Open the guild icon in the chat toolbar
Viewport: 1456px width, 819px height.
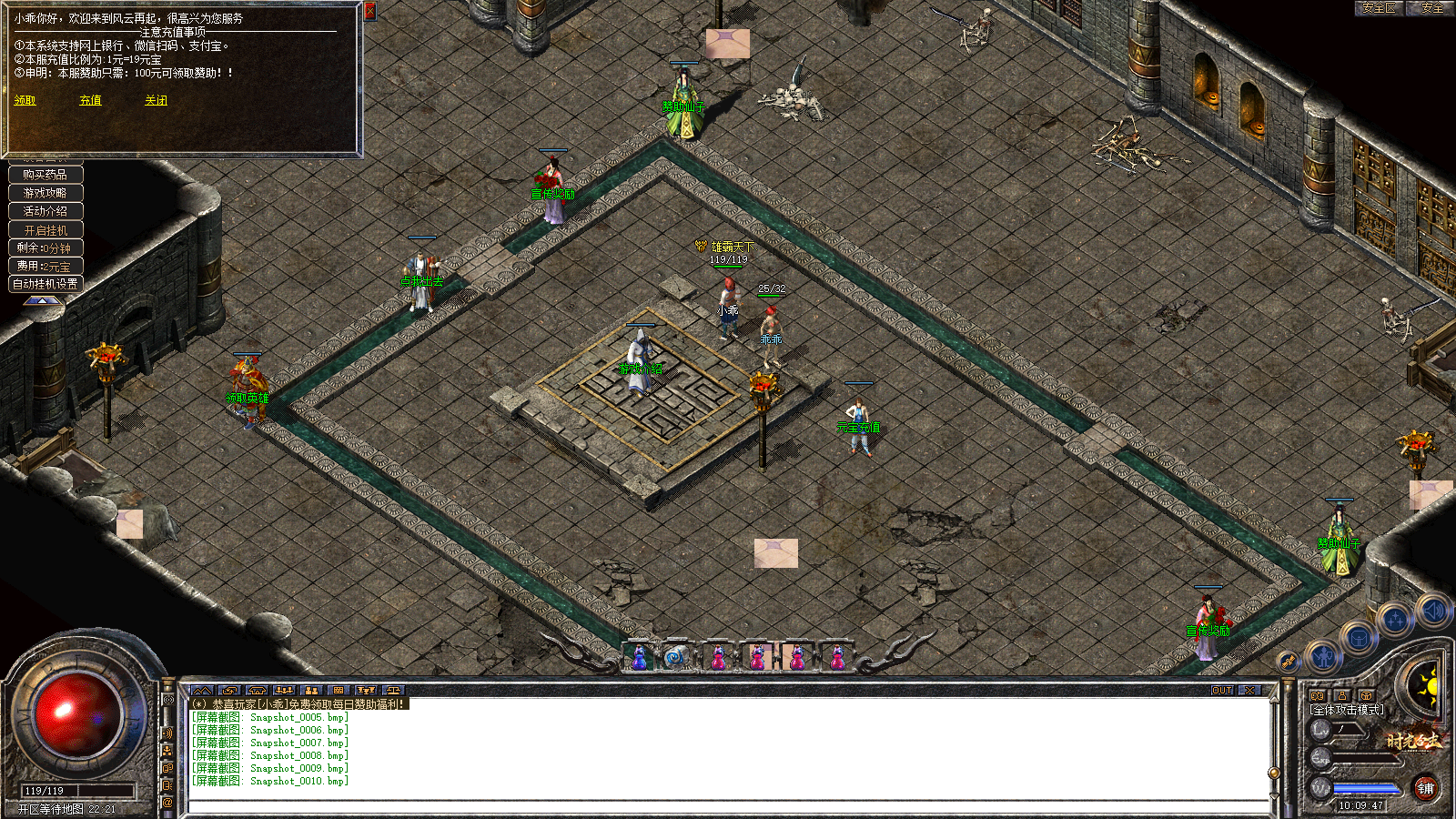tap(340, 690)
